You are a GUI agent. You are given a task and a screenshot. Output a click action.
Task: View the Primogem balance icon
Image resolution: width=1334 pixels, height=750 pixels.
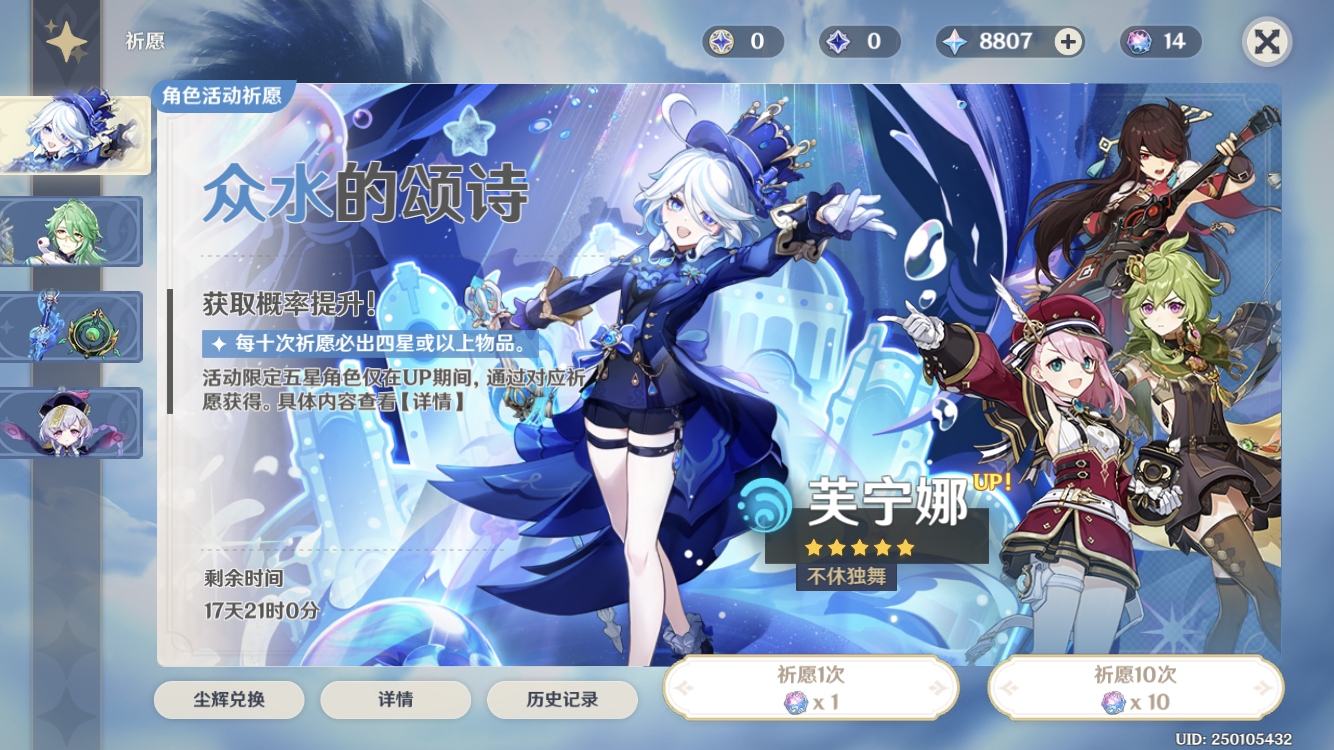[953, 41]
